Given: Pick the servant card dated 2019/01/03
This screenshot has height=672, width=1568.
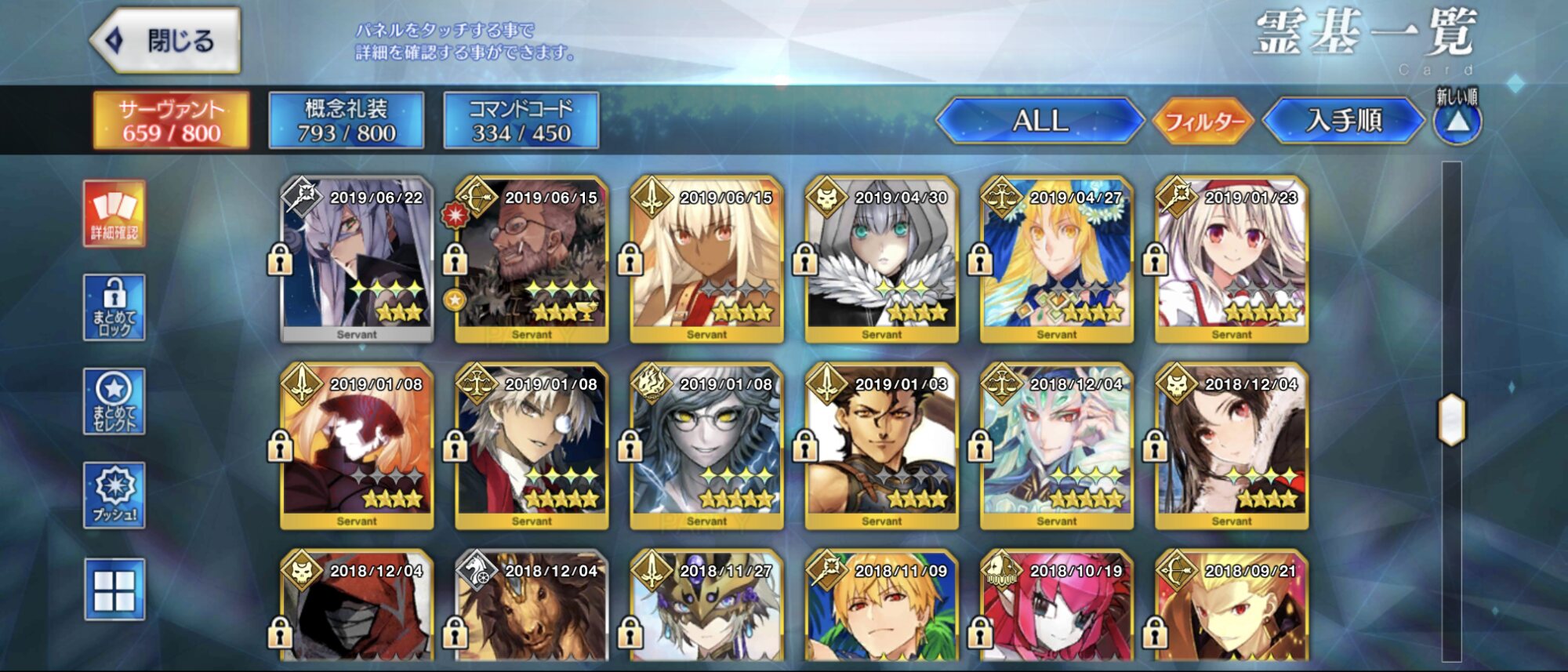Looking at the screenshot, I should pos(881,447).
